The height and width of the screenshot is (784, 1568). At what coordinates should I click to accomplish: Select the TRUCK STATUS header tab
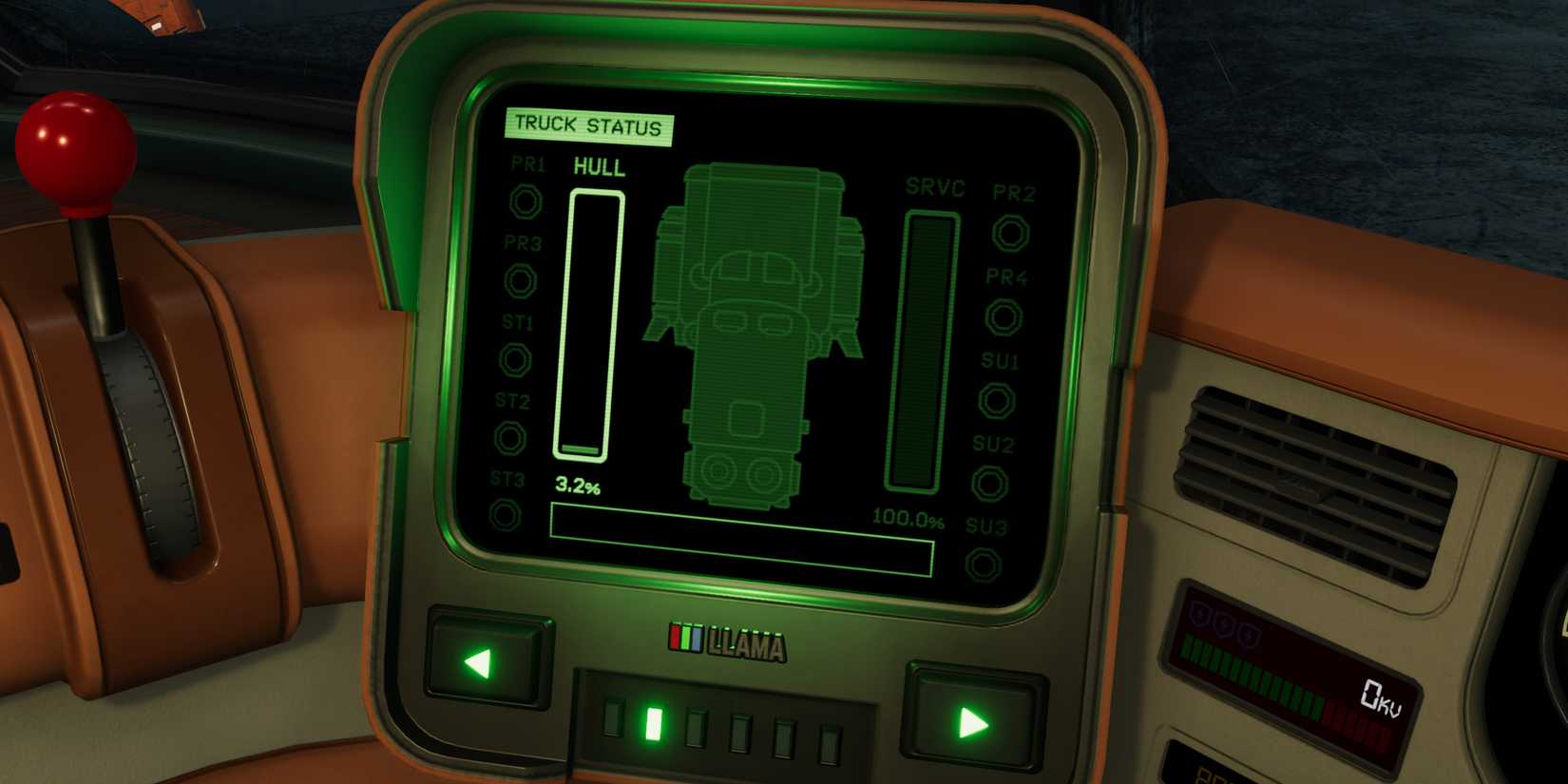589,124
